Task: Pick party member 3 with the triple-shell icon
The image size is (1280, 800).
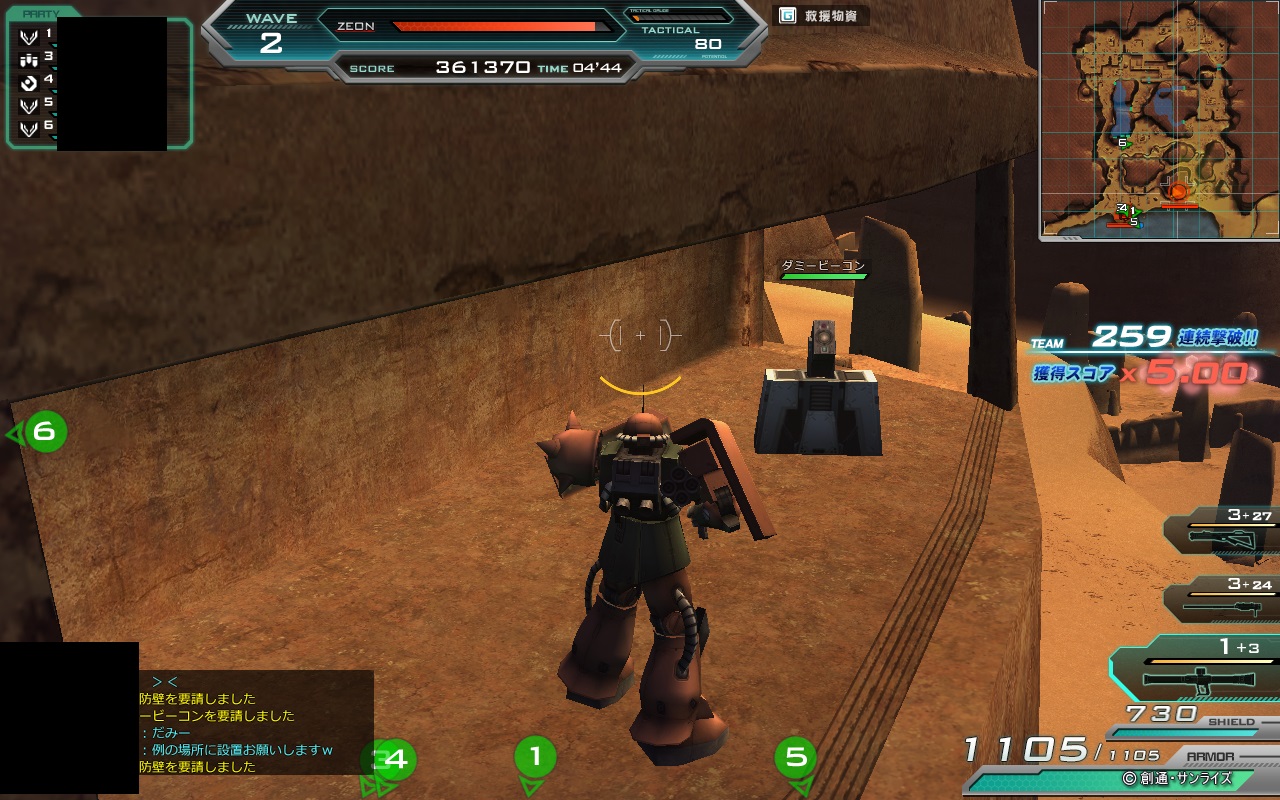Action: 36,58
